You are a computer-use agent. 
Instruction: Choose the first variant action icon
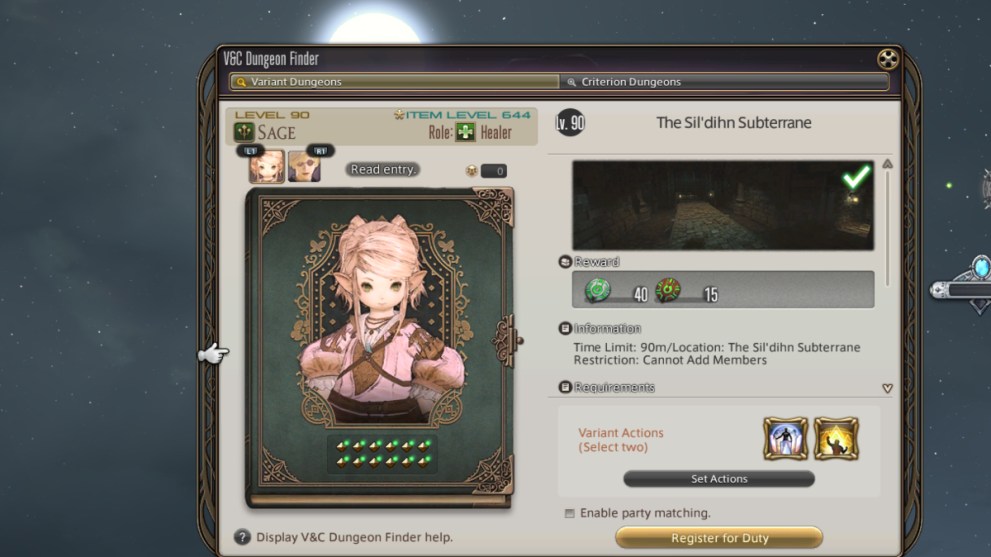(785, 438)
